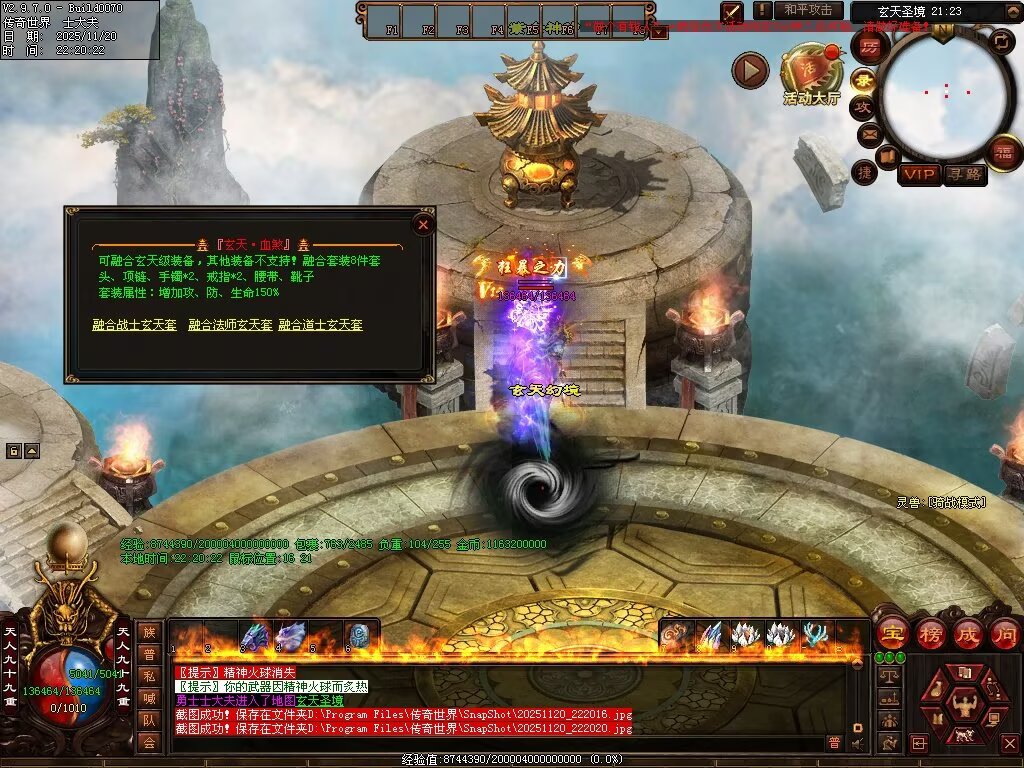The image size is (1024, 768).
Task: Open the 活动大厅 activity hall
Action: click(811, 74)
